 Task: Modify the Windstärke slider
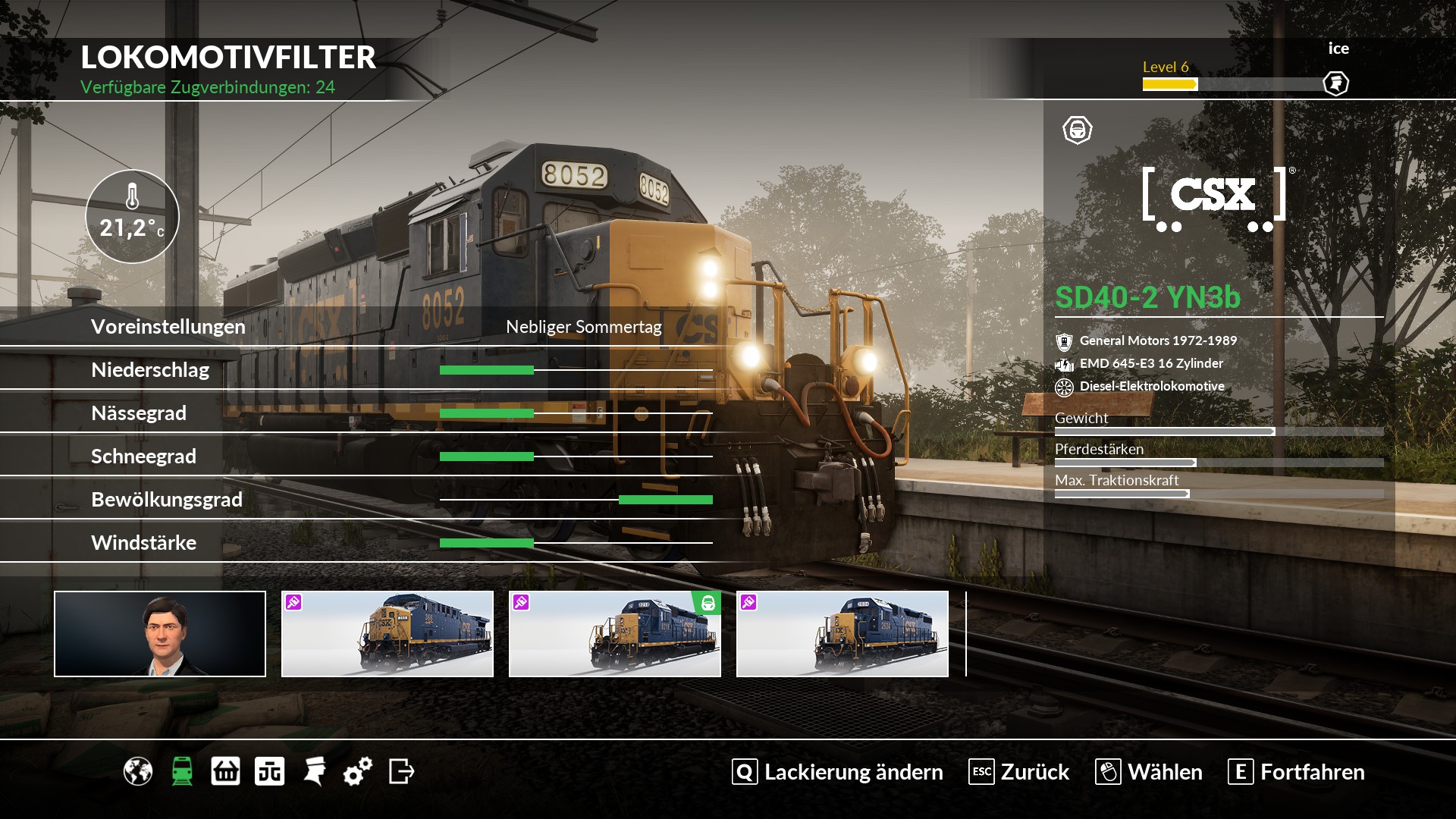pos(534,543)
